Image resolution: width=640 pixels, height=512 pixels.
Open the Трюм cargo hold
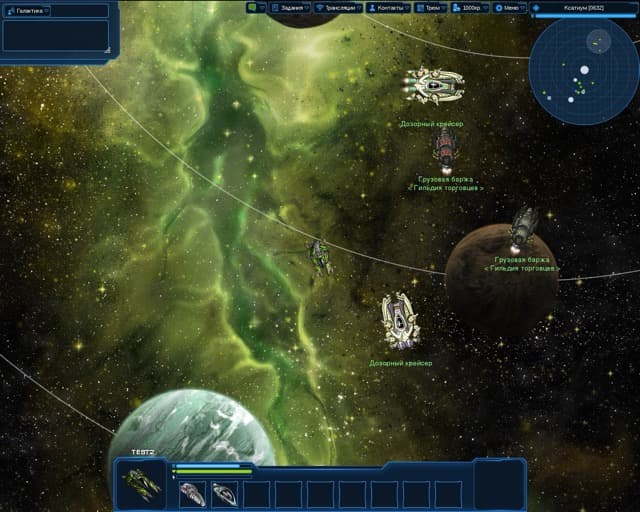tap(430, 7)
